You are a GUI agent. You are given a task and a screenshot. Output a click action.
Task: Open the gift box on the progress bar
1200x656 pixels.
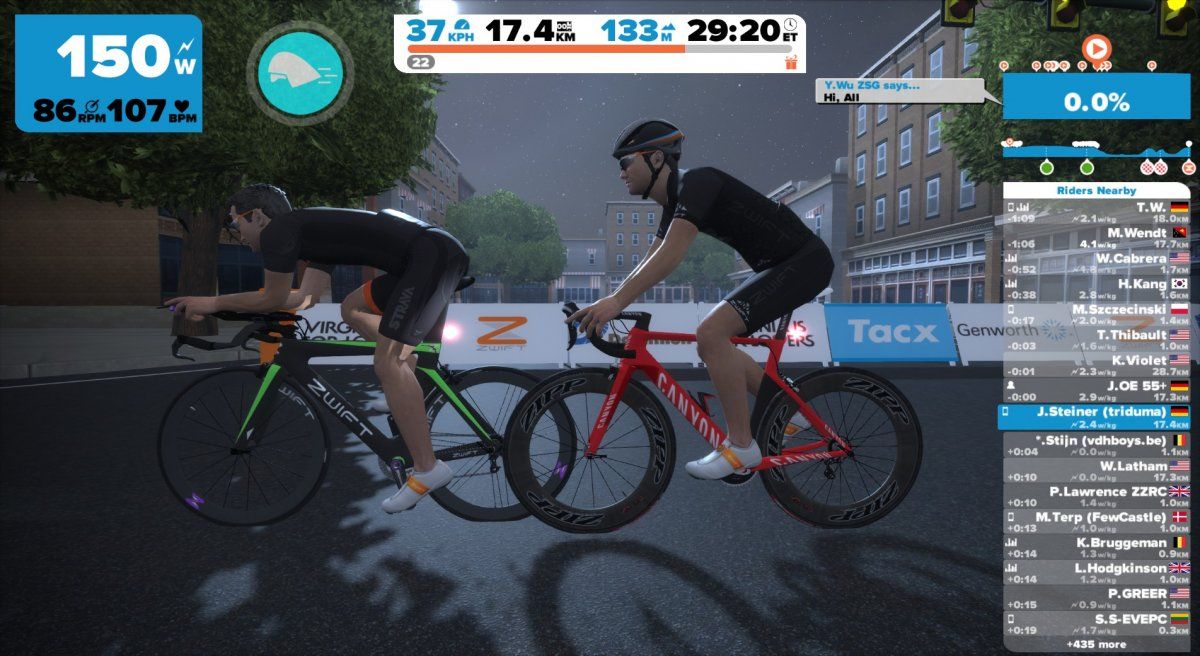tap(791, 62)
